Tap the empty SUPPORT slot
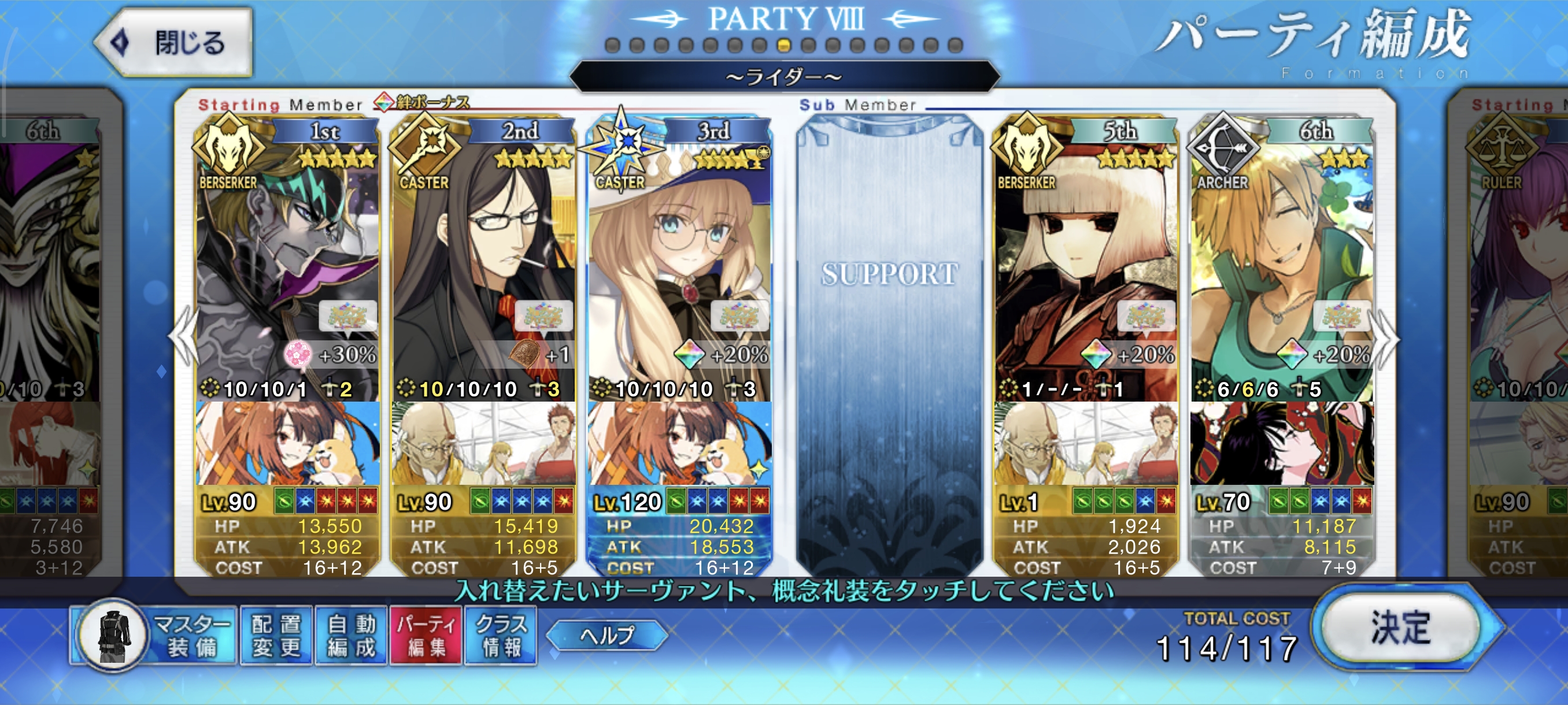The image size is (1568, 705). click(889, 340)
